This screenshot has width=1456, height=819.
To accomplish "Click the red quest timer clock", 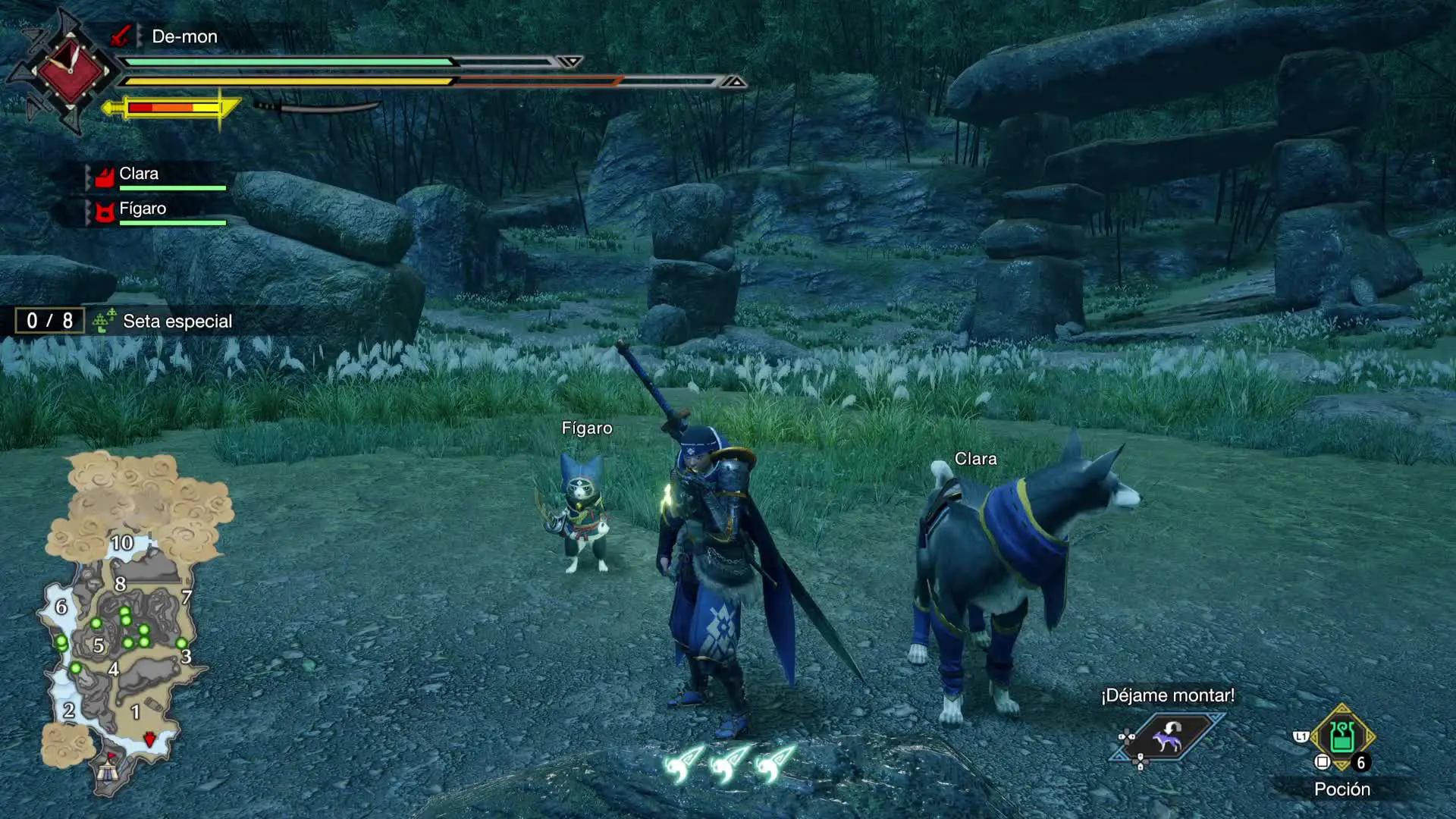I will tap(70, 70).
